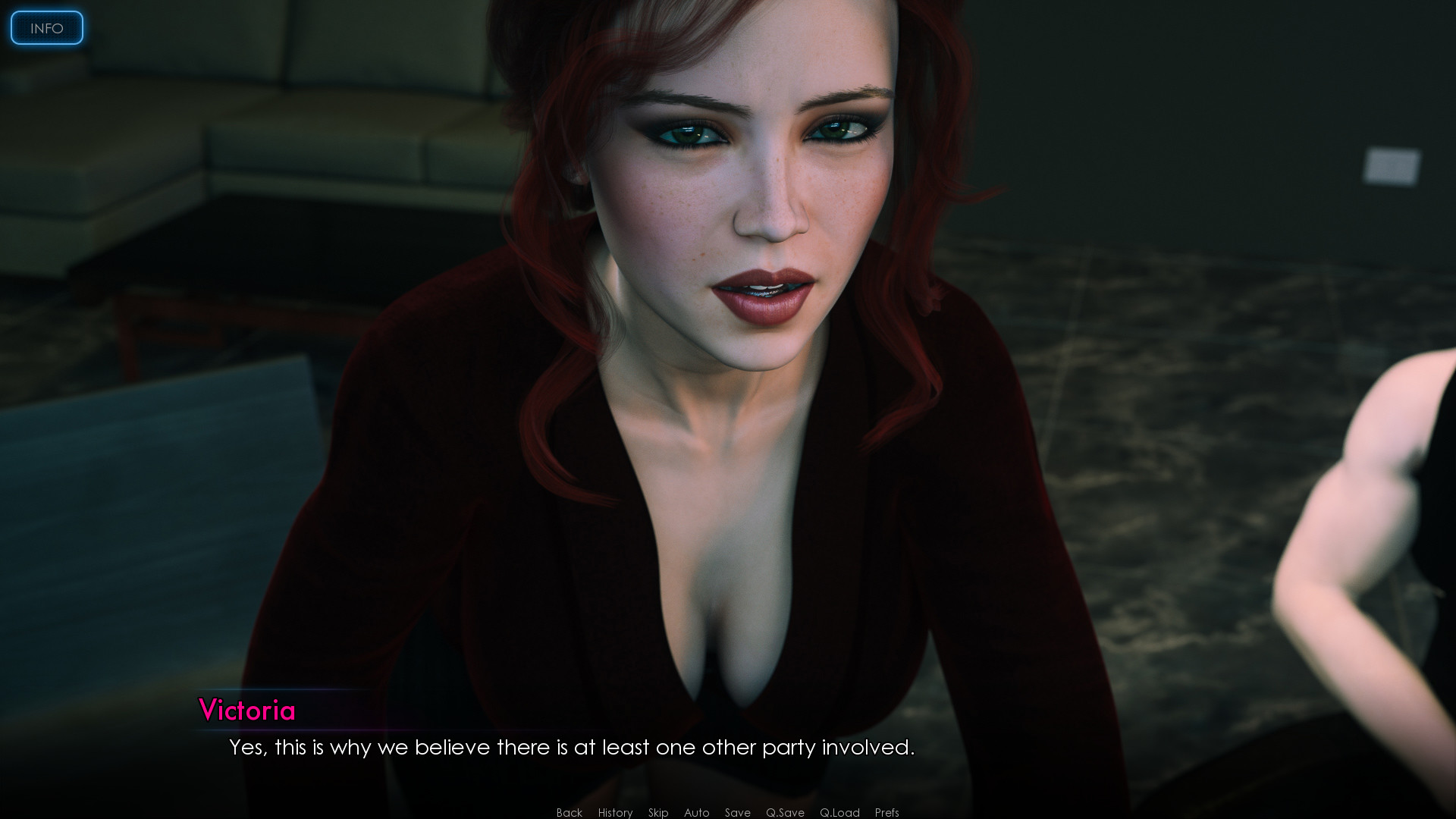Save your progress with the Save option
The width and height of the screenshot is (1456, 819).
coord(737,812)
